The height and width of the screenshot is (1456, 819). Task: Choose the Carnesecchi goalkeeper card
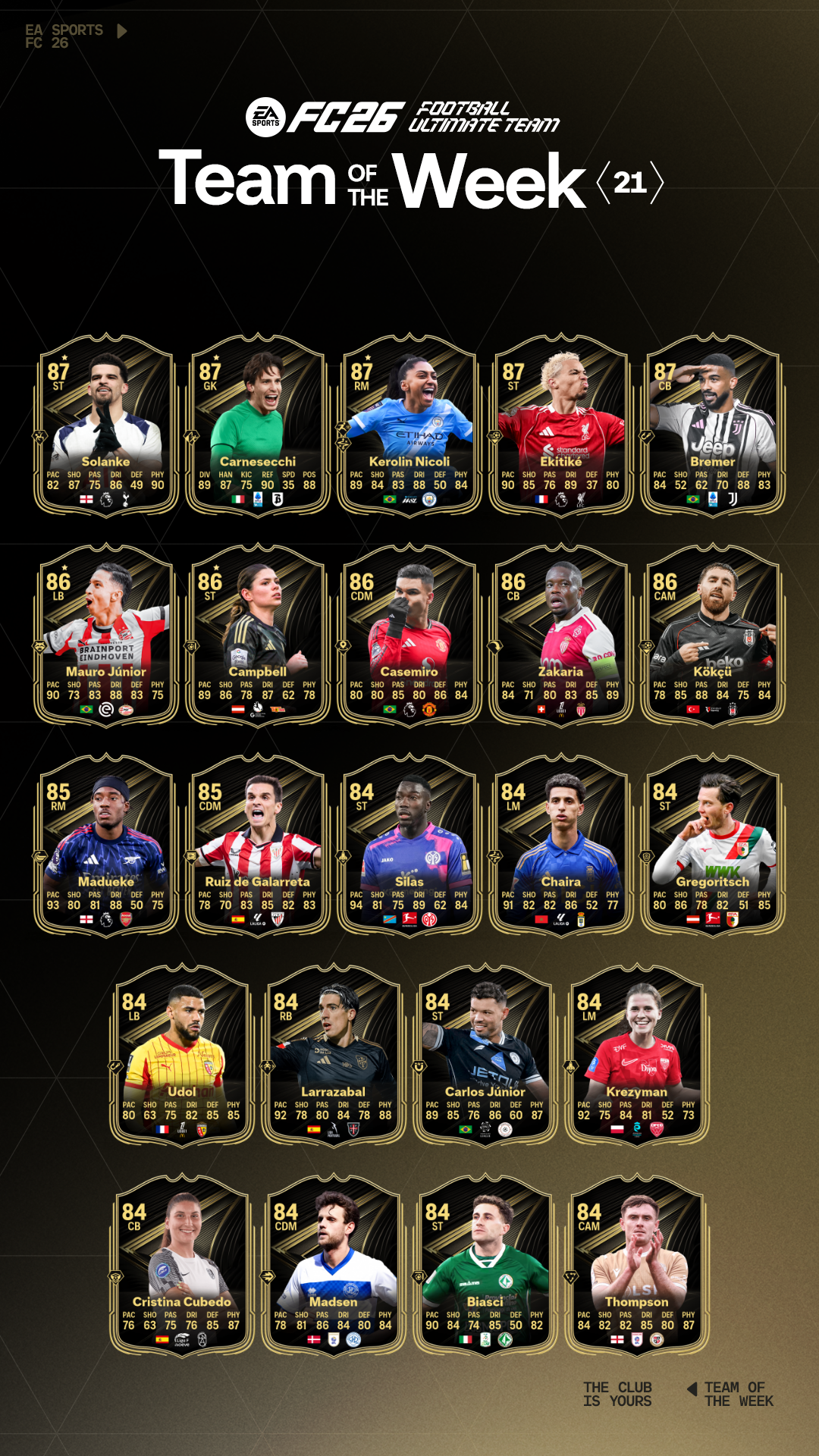click(258, 425)
